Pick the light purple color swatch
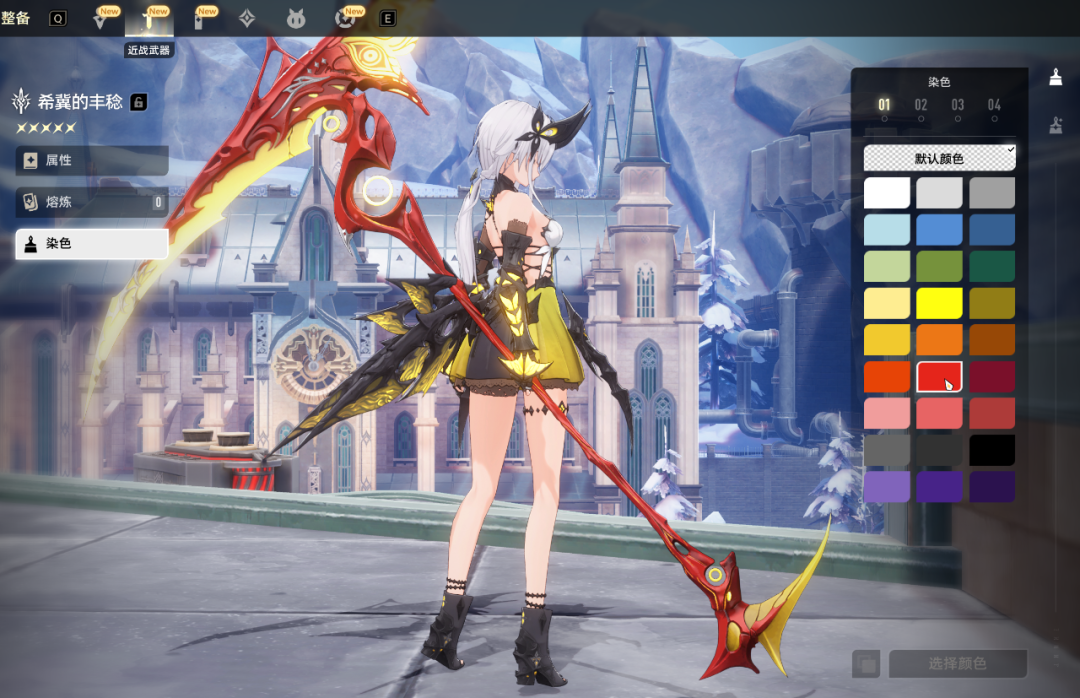 (x=887, y=487)
